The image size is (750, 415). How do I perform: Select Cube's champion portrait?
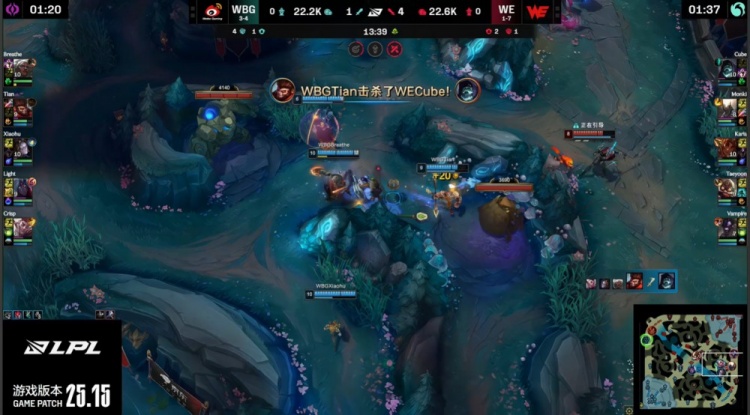[729, 70]
